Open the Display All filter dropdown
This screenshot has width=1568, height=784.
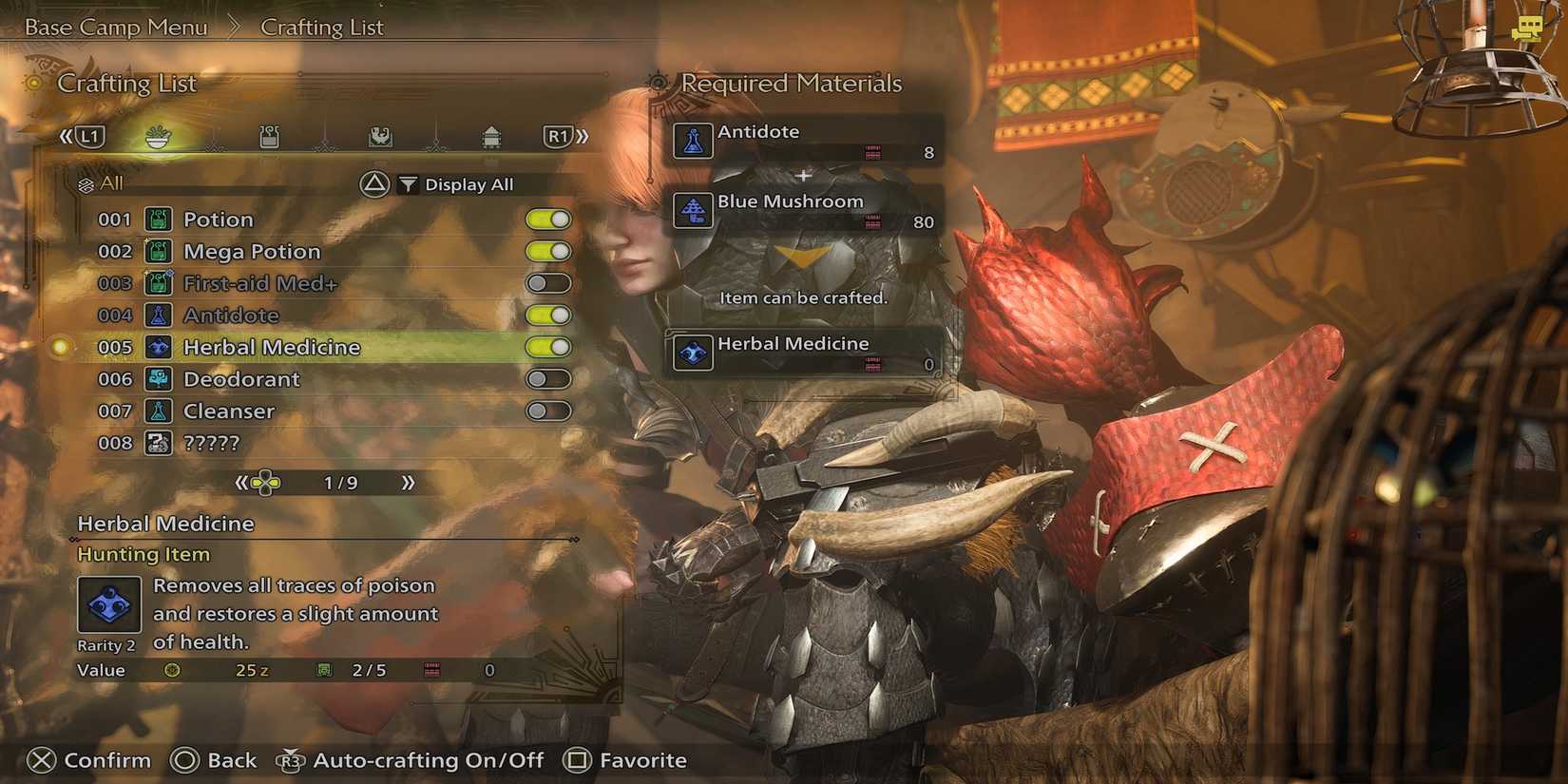point(466,183)
